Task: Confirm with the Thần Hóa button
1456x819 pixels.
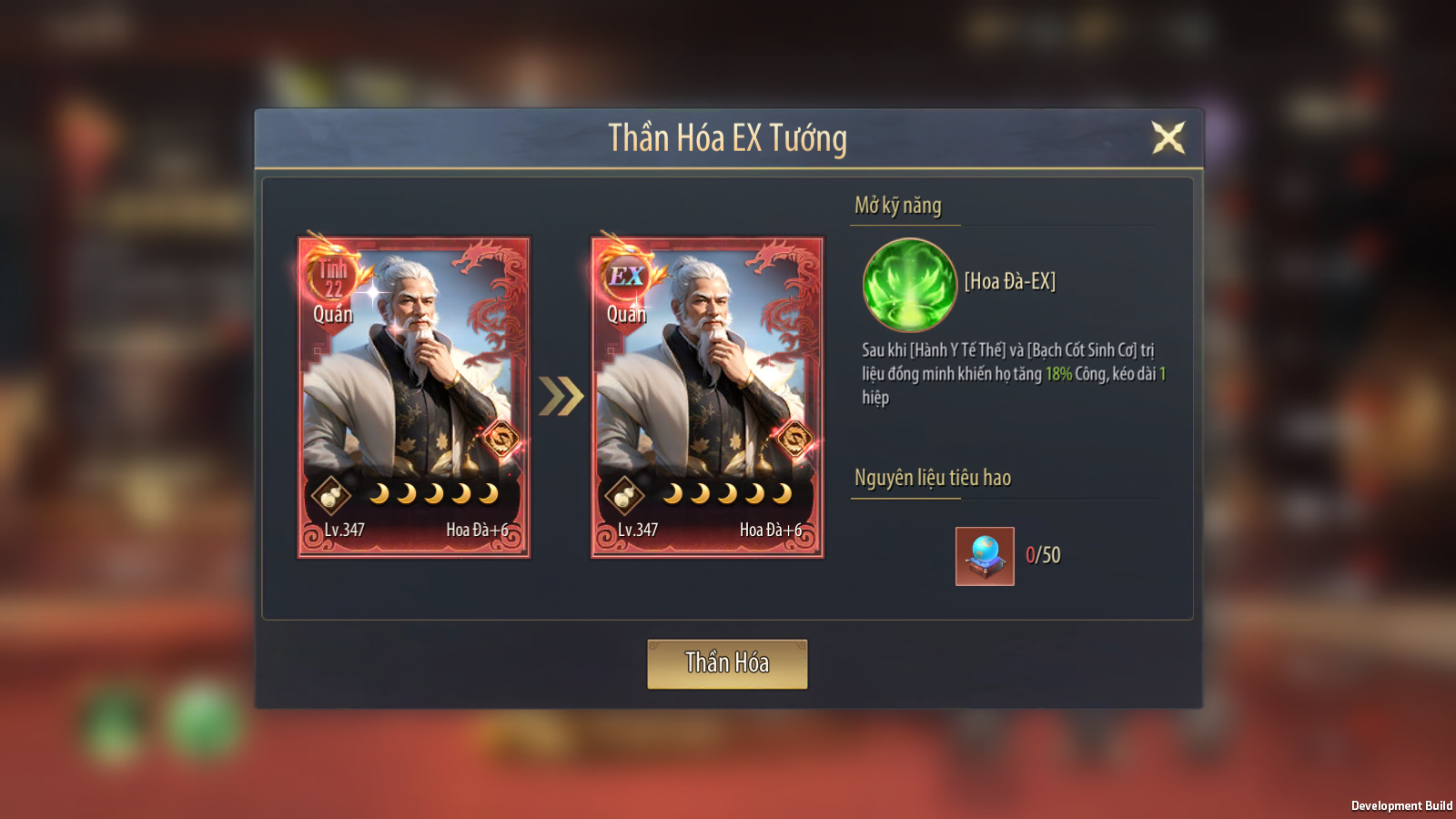Action: 727,663
